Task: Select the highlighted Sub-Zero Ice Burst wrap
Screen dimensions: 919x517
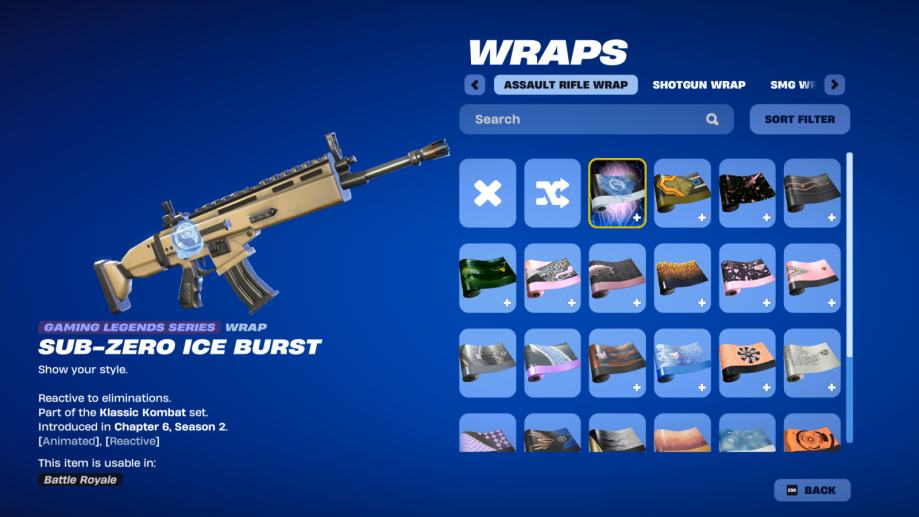Action: pos(617,193)
